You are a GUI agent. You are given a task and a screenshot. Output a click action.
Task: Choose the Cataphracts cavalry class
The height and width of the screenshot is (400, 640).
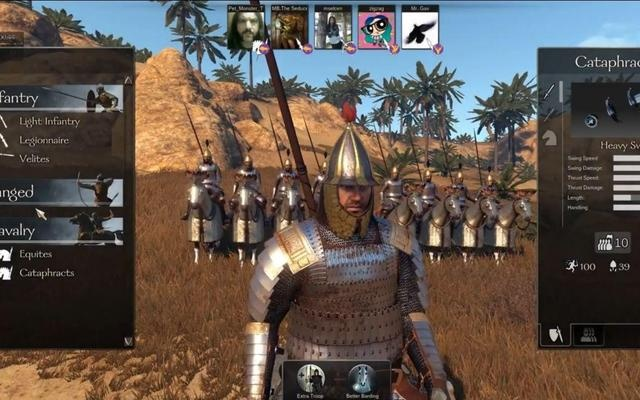click(x=46, y=272)
